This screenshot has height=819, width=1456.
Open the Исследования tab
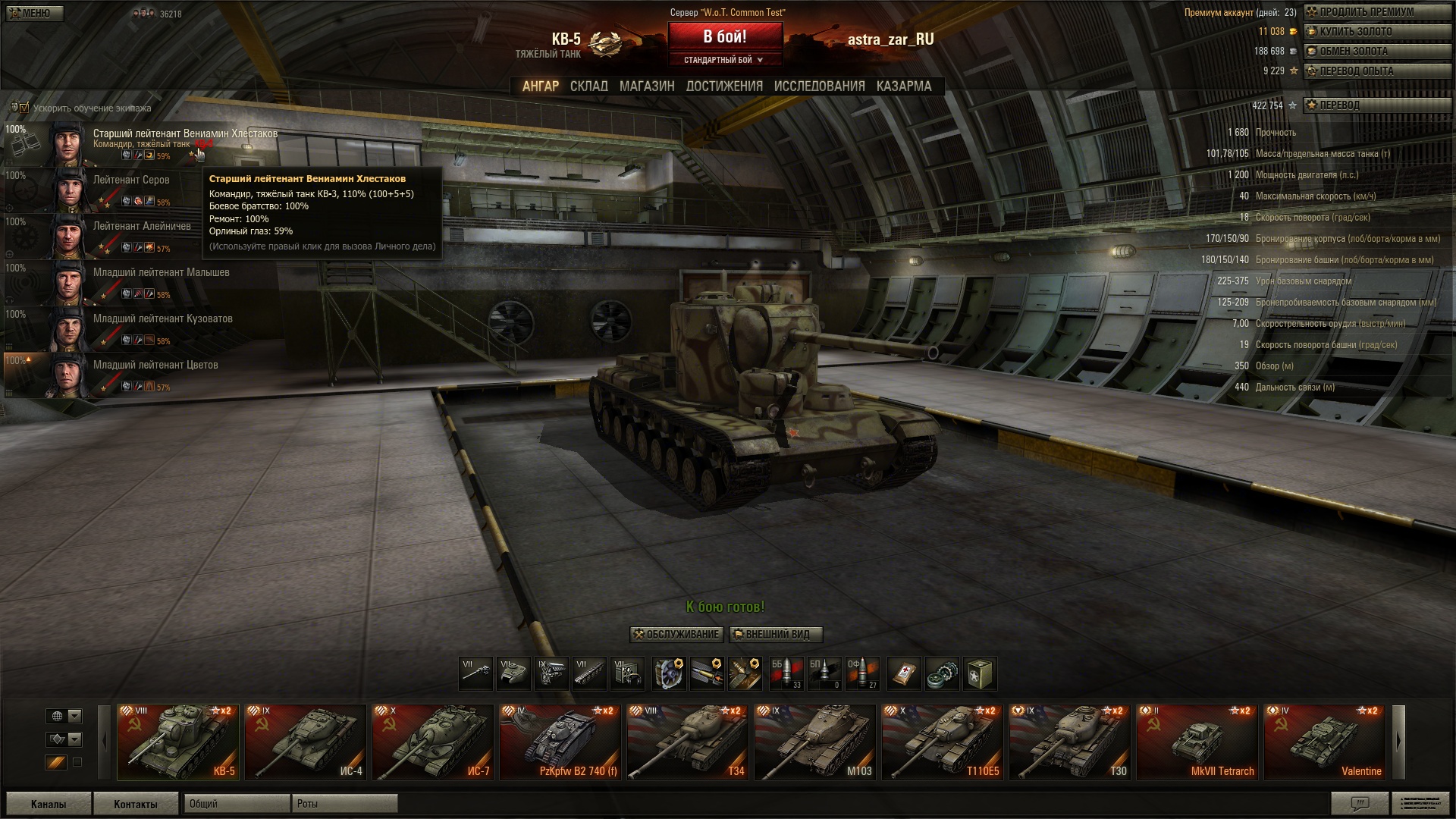click(819, 86)
